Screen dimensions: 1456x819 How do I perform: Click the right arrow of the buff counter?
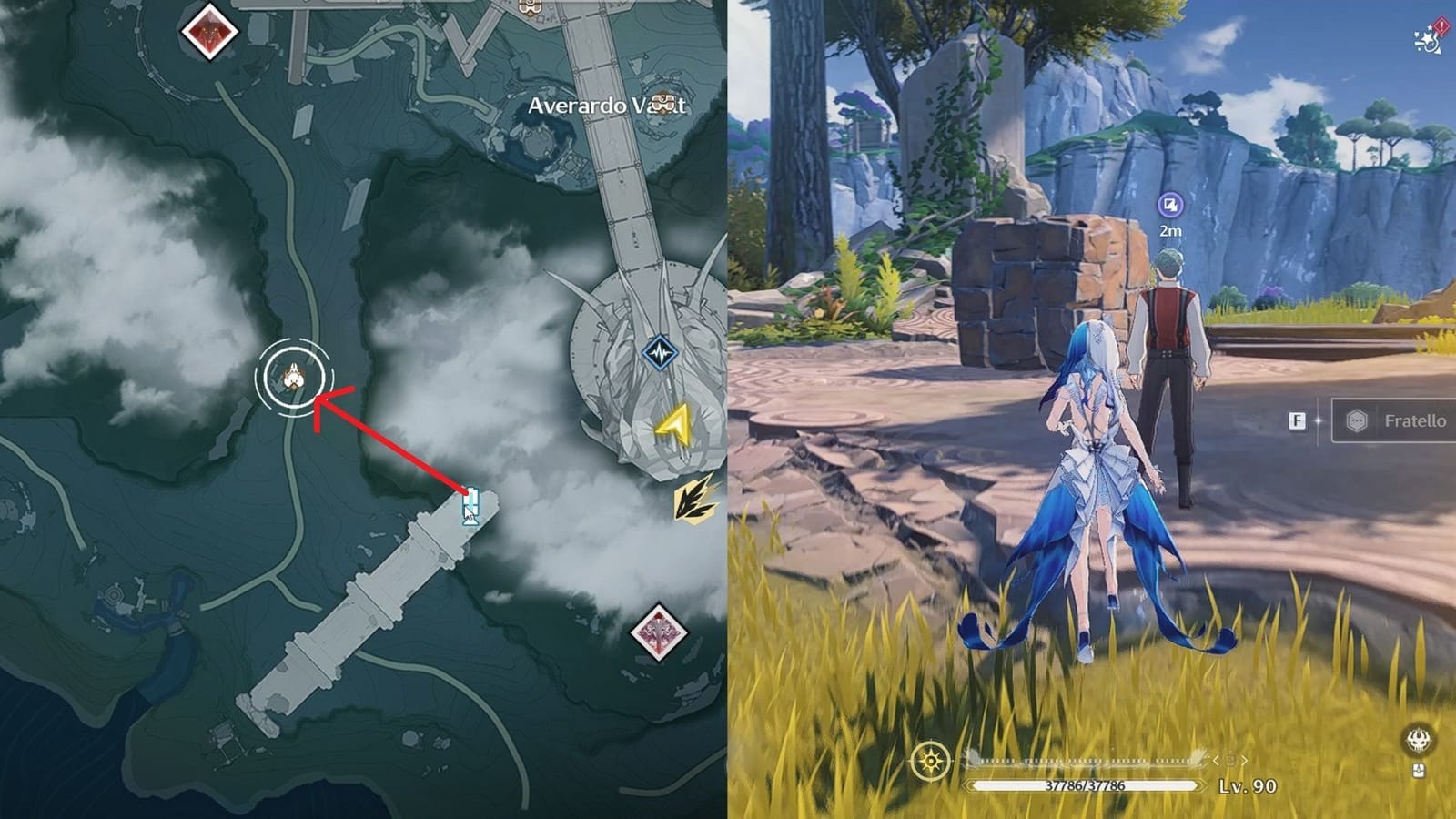(x=1244, y=761)
